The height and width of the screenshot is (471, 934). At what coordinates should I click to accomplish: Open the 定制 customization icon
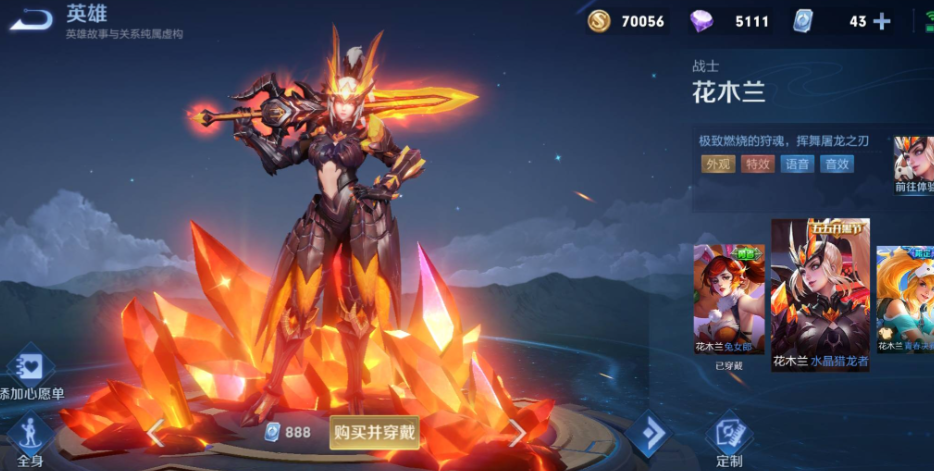(729, 437)
